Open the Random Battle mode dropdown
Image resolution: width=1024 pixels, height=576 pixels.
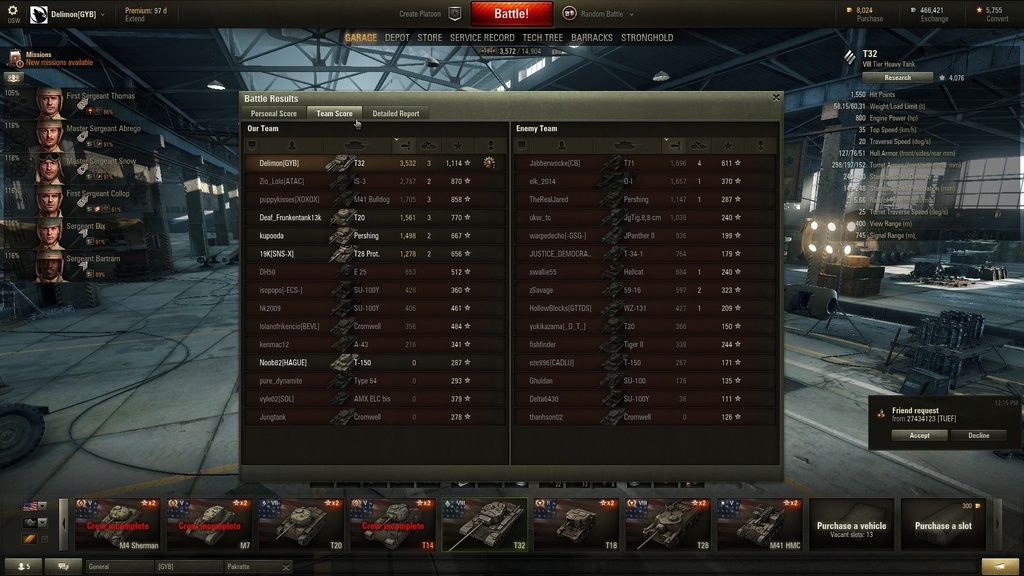(598, 14)
